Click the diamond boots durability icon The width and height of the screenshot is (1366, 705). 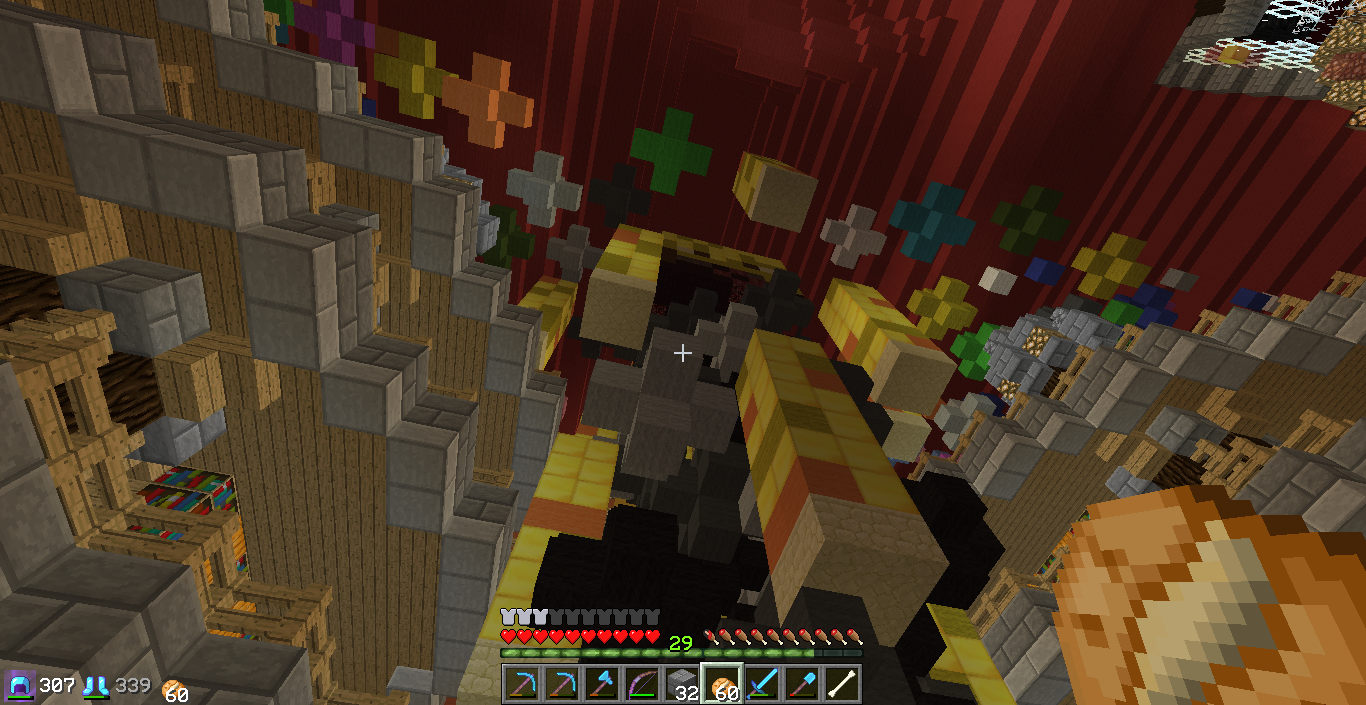tap(96, 686)
